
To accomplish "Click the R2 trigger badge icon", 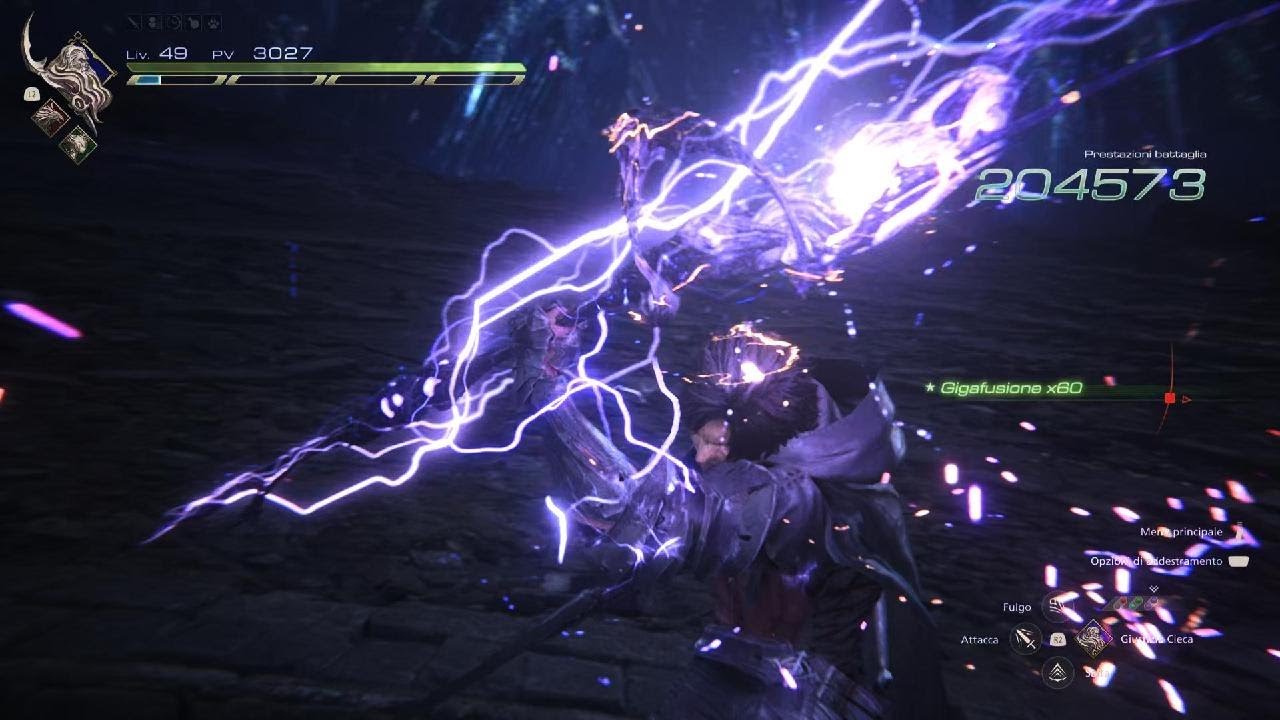I will pos(1057,640).
